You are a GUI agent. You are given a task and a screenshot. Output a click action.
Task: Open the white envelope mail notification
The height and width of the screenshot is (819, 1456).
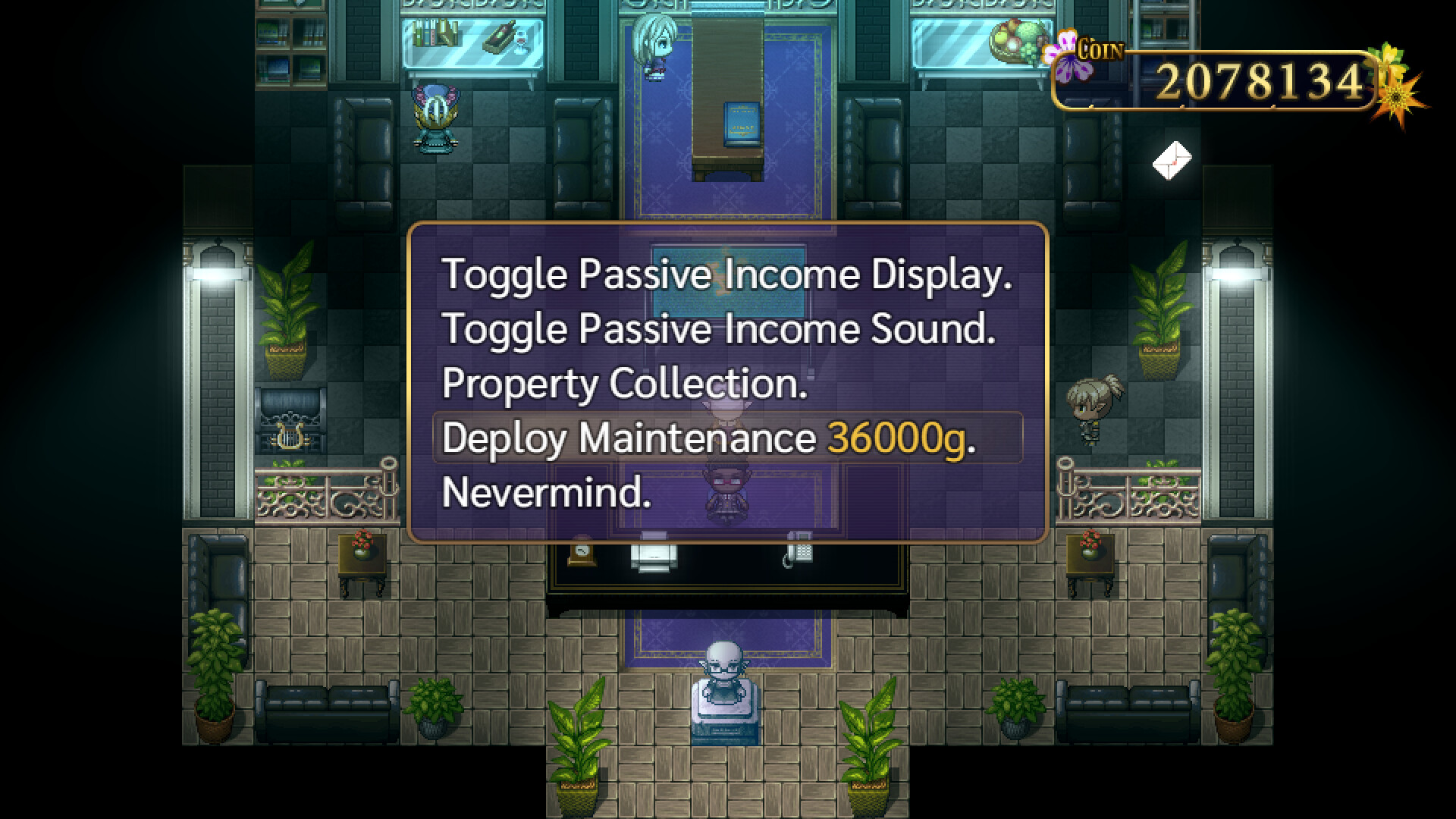[x=1171, y=159]
